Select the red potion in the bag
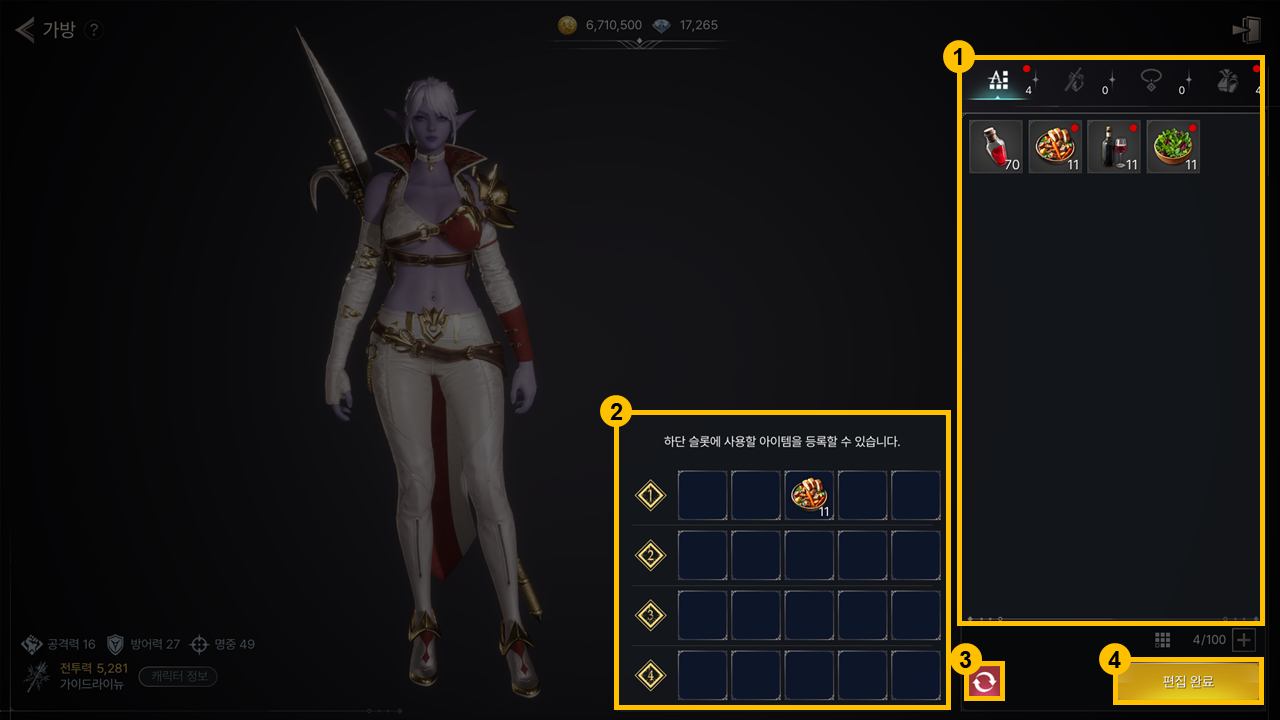Image resolution: width=1280 pixels, height=720 pixels. [996, 147]
